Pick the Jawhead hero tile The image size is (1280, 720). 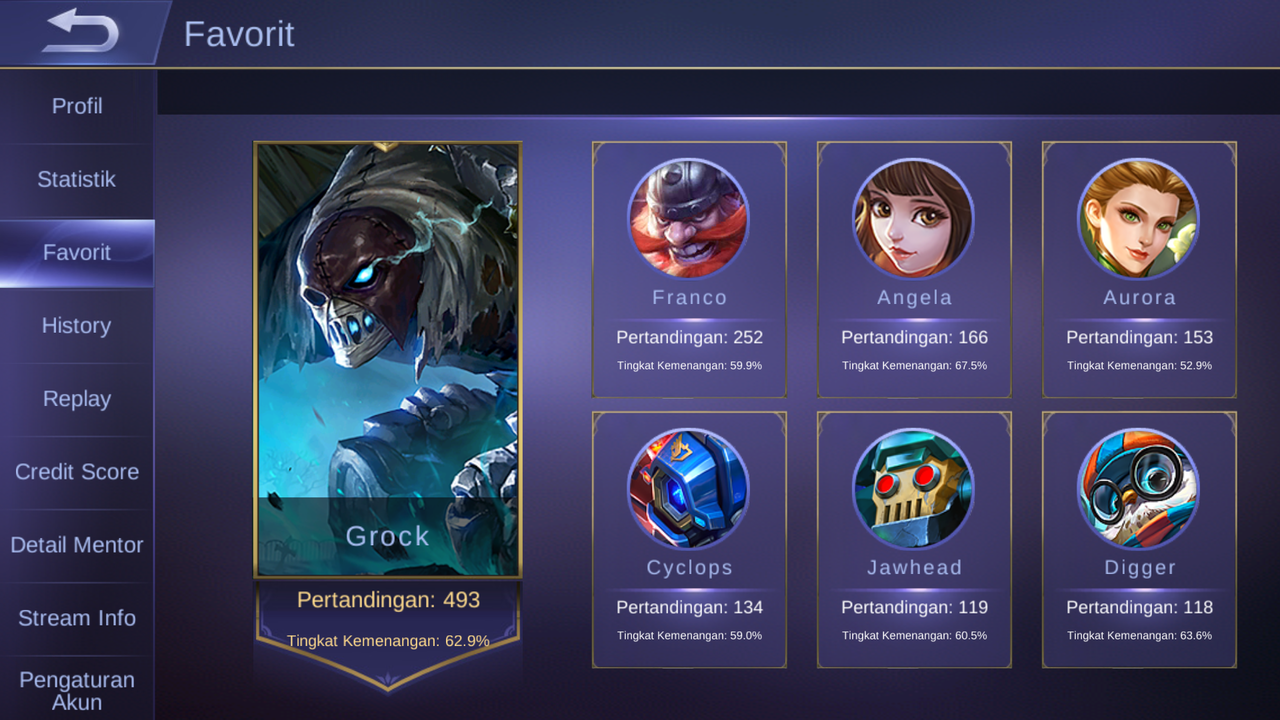coord(914,540)
